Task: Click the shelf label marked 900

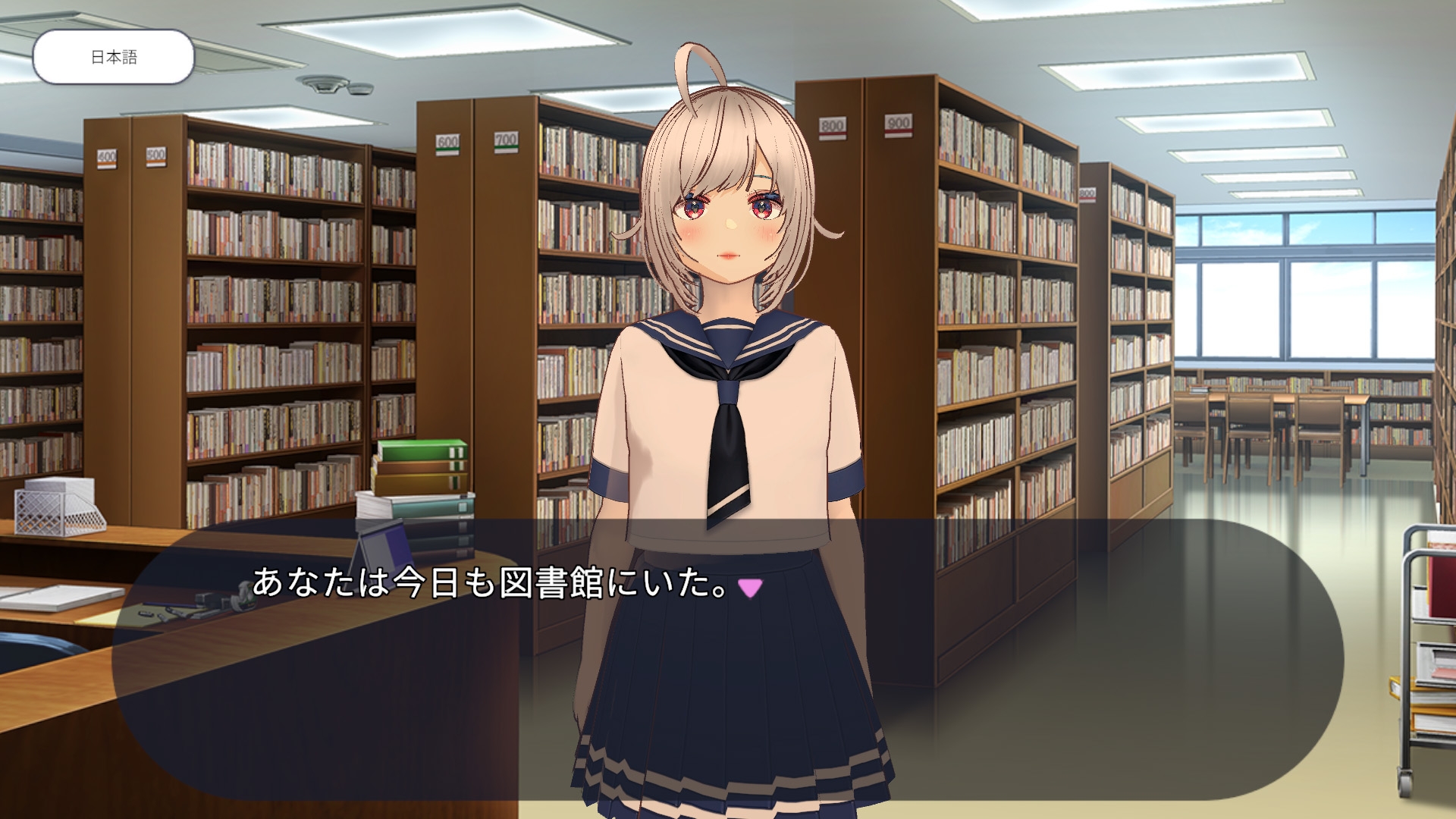Action: pyautogui.click(x=899, y=125)
